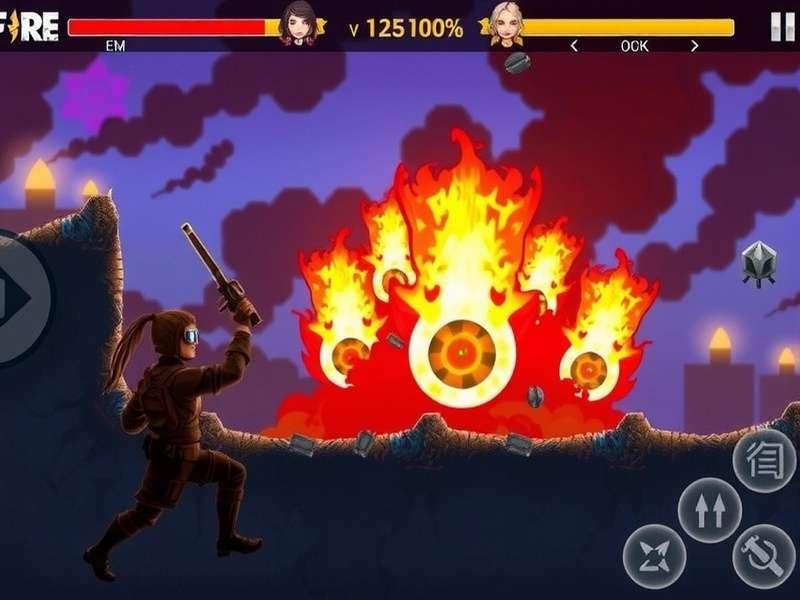The width and height of the screenshot is (800, 600).
Task: Select the dark-haired character portrait
Action: click(297, 23)
